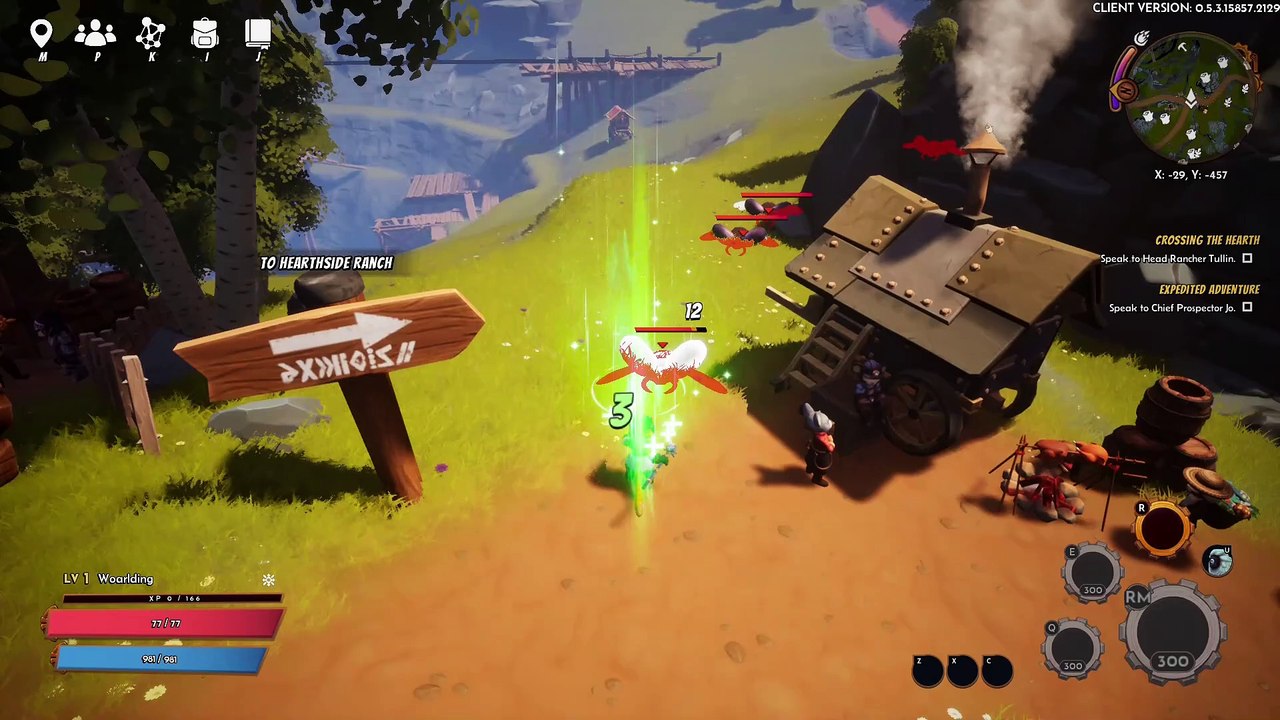1280x720 pixels.
Task: Select the Expedited Adventure quest tracker
Action: click(1208, 290)
